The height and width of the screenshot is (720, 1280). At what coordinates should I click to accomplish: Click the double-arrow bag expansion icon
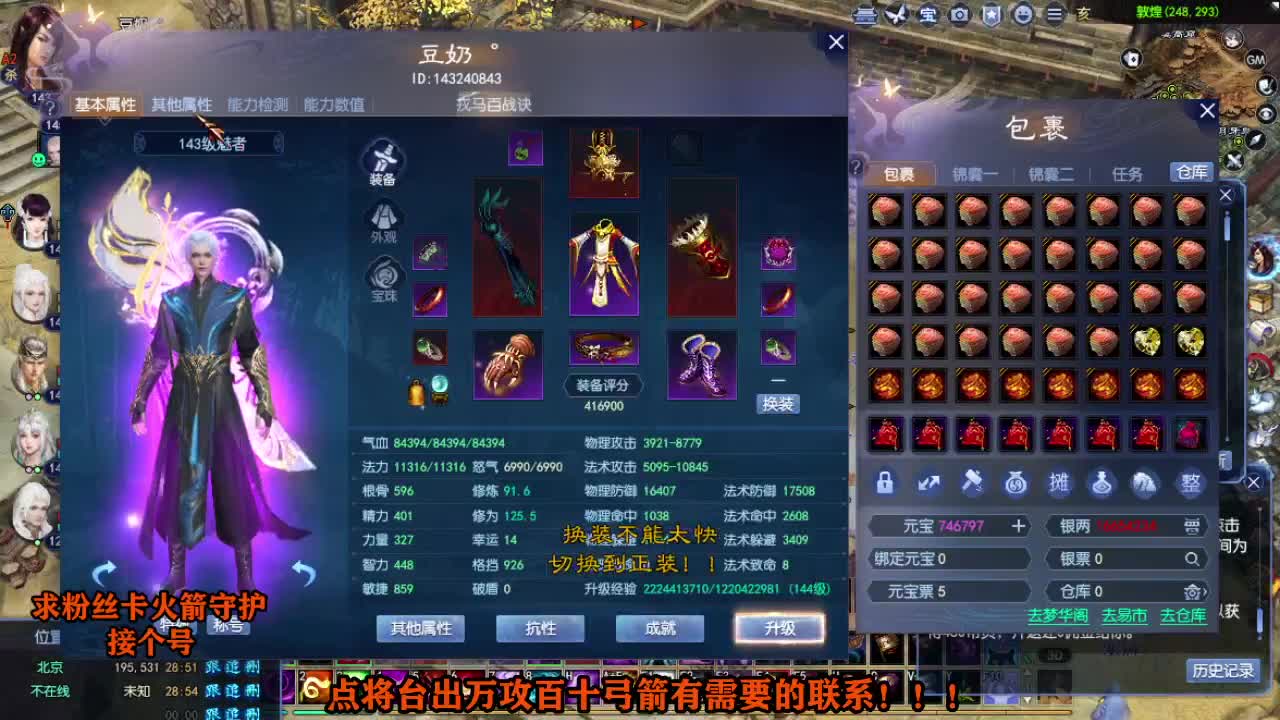coord(929,484)
